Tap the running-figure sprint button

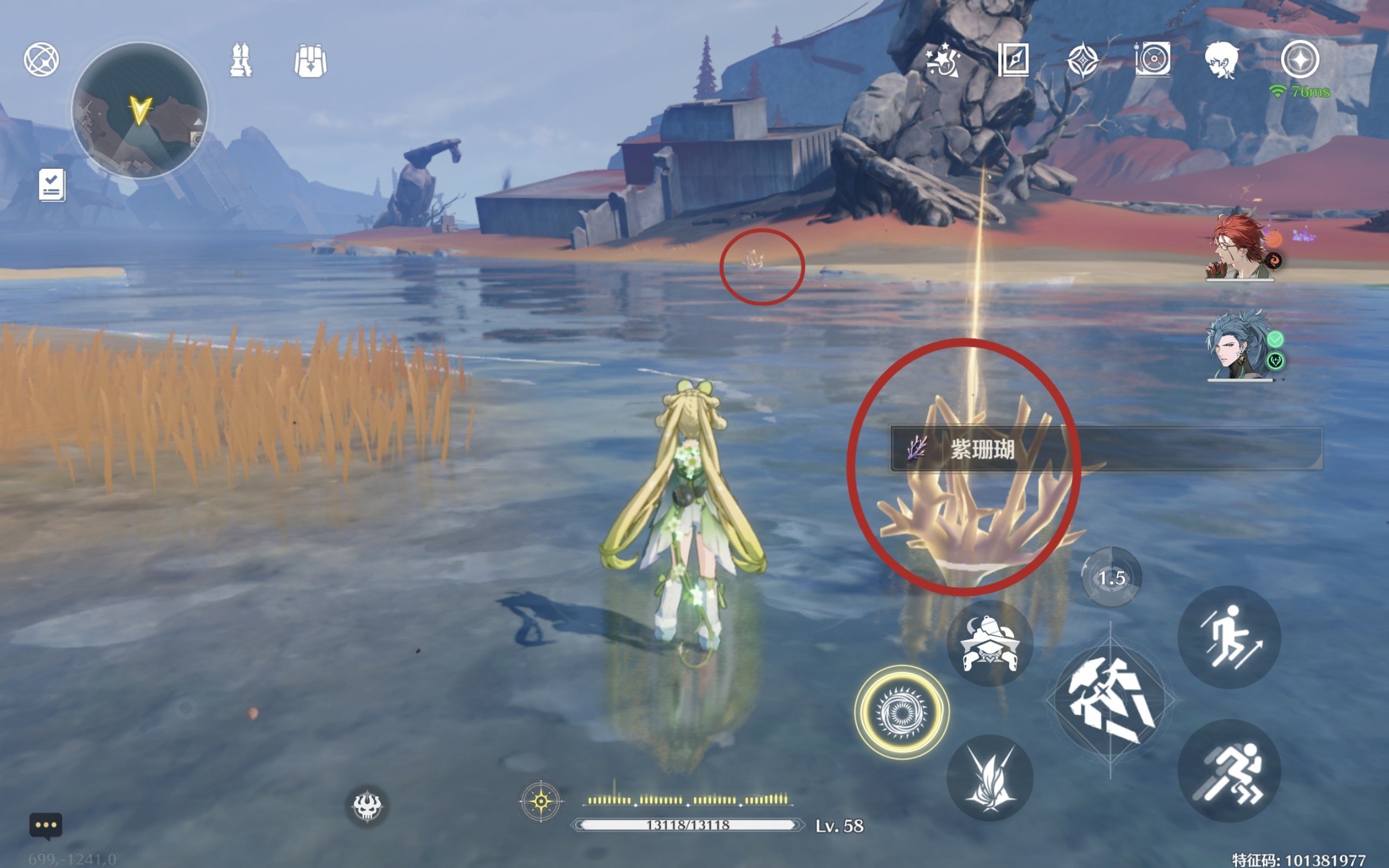pyautogui.click(x=1229, y=771)
